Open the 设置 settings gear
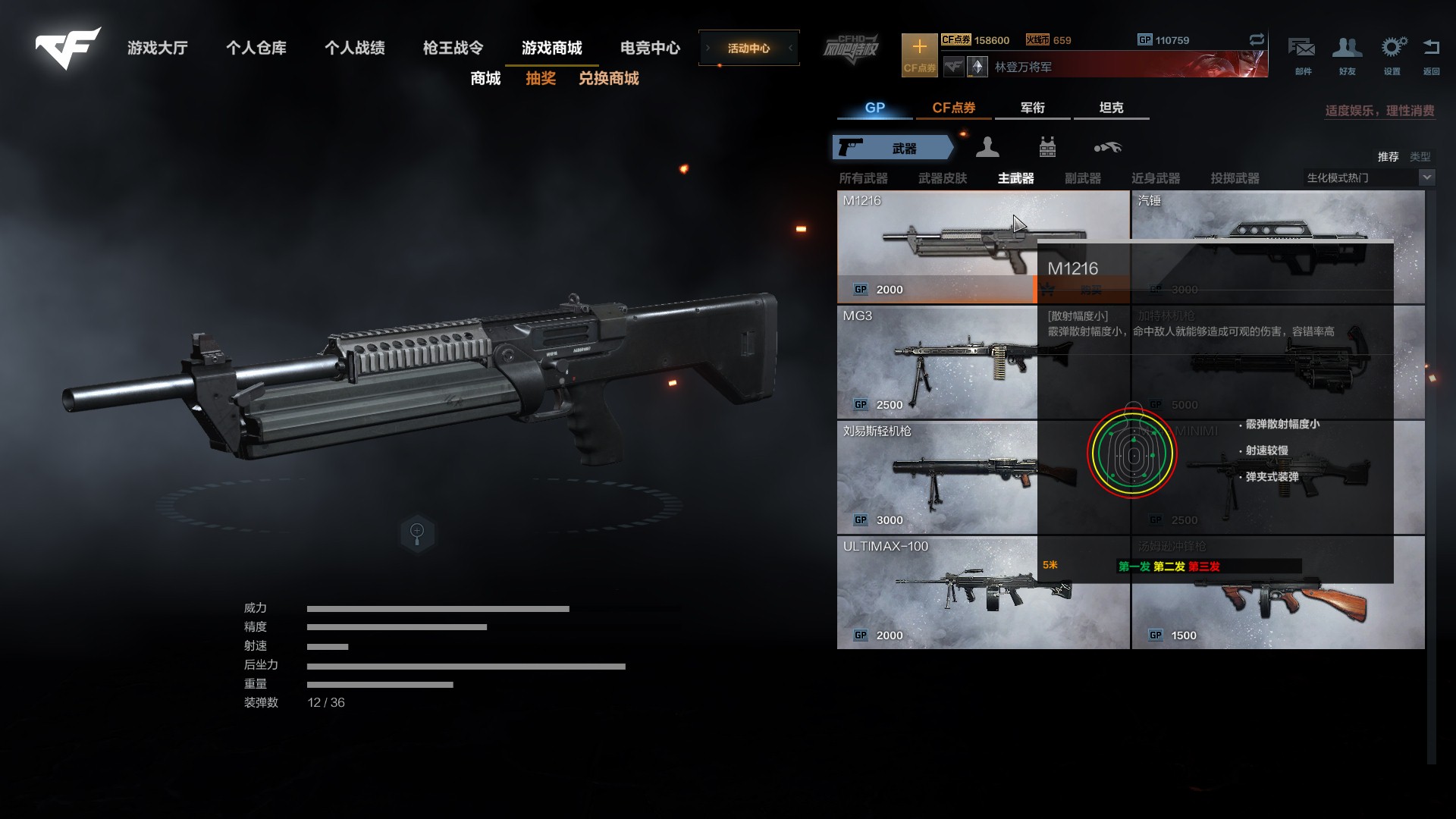This screenshot has width=1456, height=819. [x=1392, y=55]
